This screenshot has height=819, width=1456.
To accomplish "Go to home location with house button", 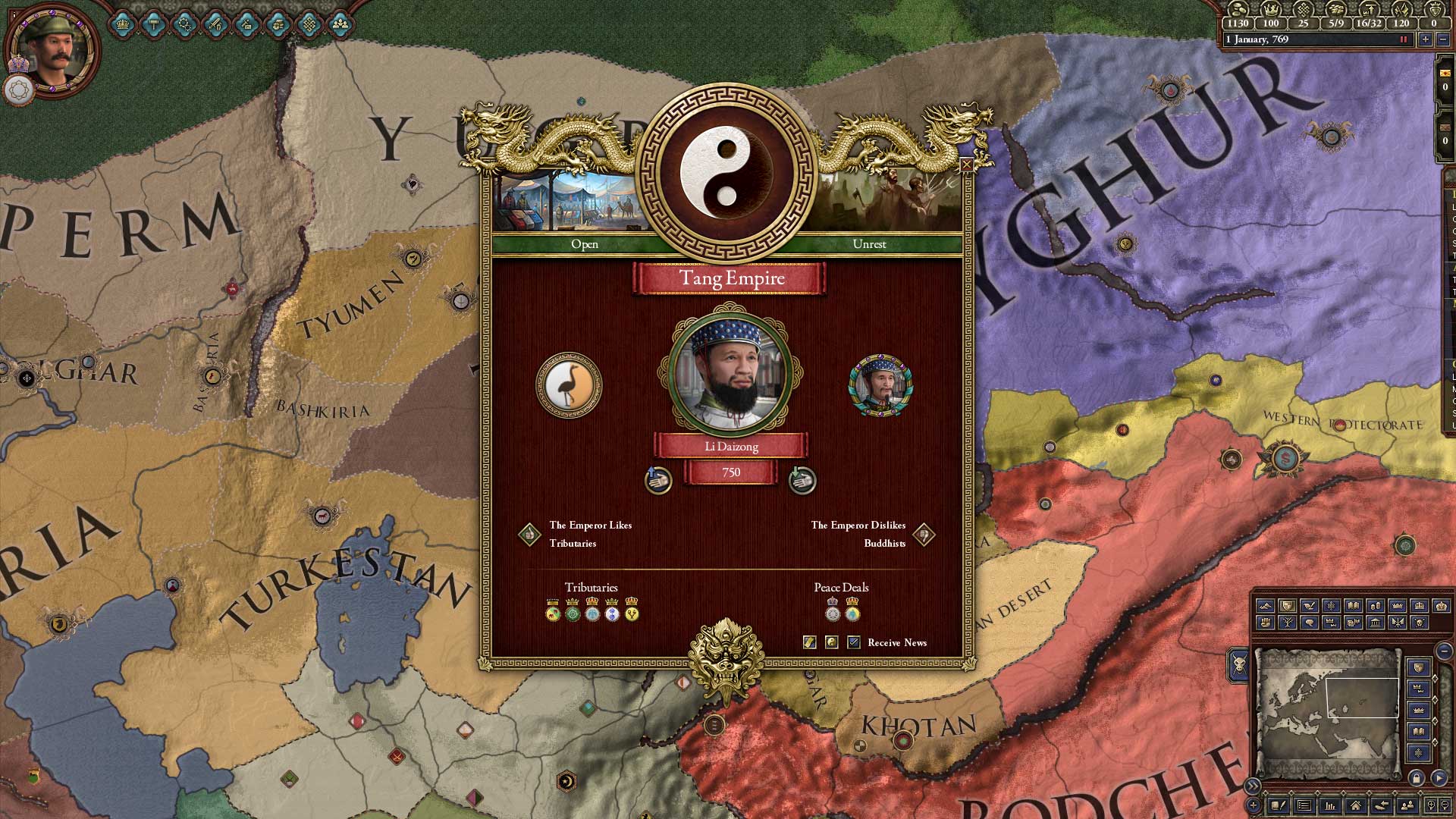I will (x=1355, y=805).
